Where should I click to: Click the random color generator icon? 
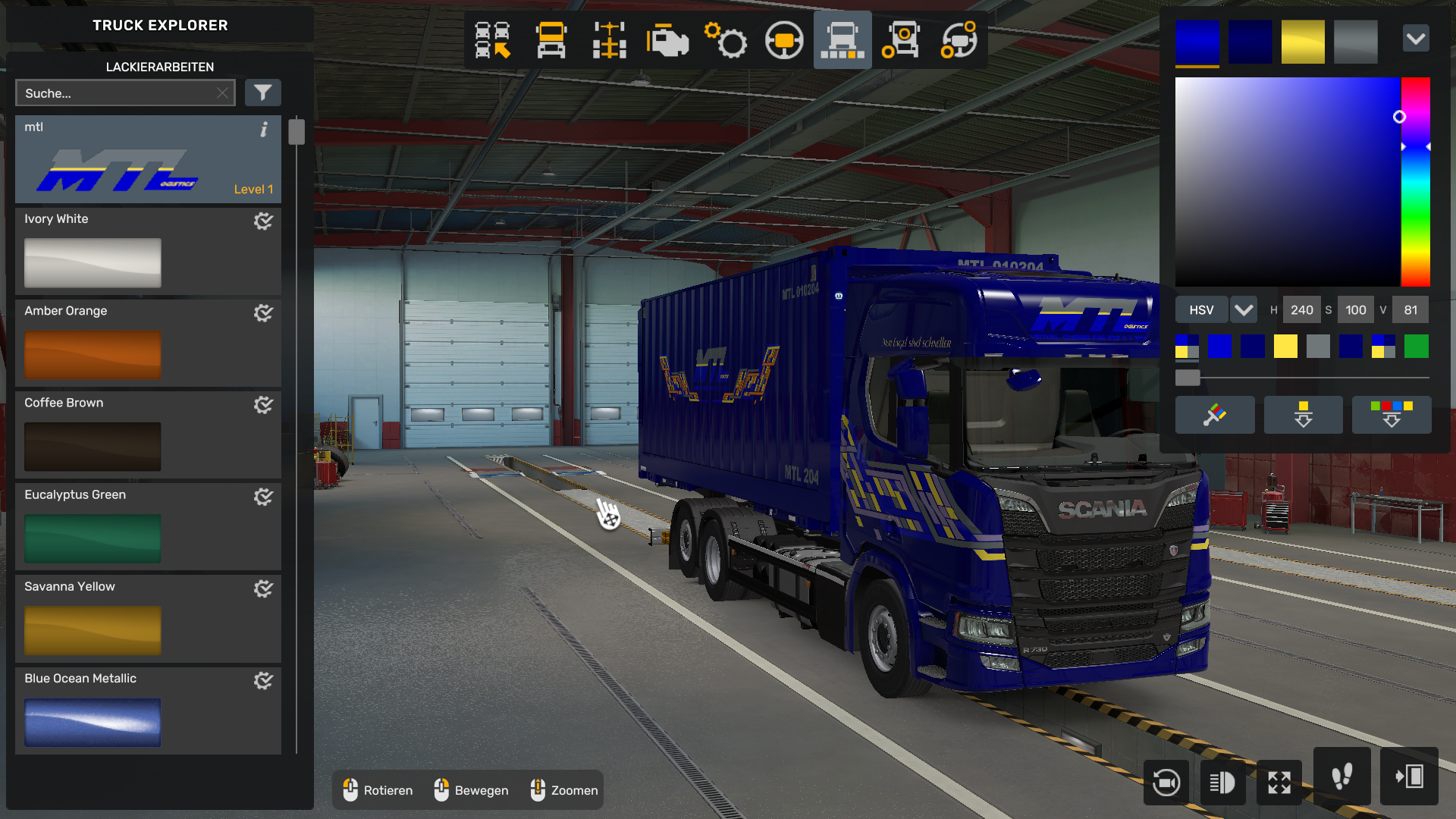(1215, 415)
